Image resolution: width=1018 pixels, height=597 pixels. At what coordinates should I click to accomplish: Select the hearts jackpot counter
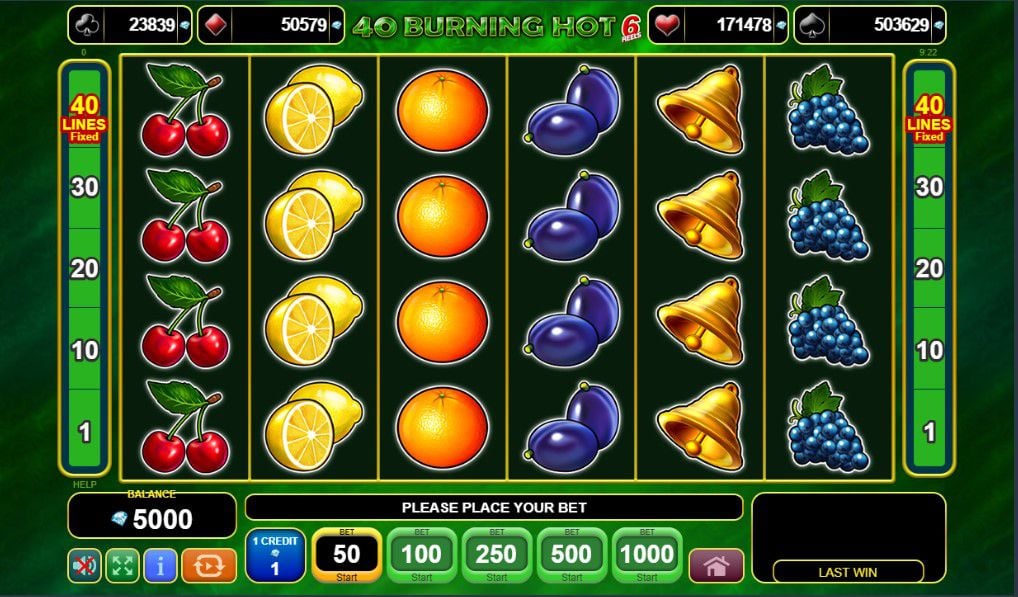[718, 25]
